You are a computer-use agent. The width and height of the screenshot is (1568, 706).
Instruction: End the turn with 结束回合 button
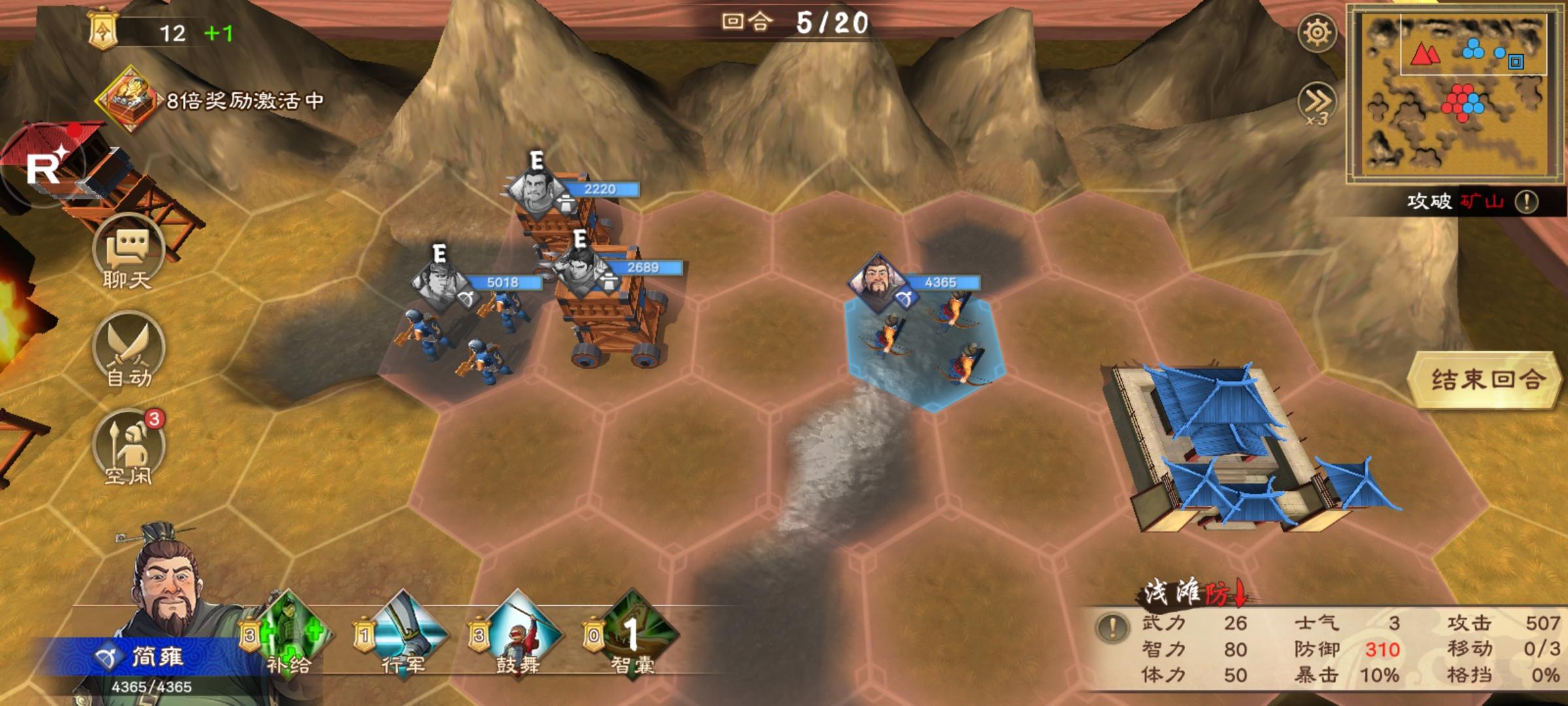coord(1486,380)
